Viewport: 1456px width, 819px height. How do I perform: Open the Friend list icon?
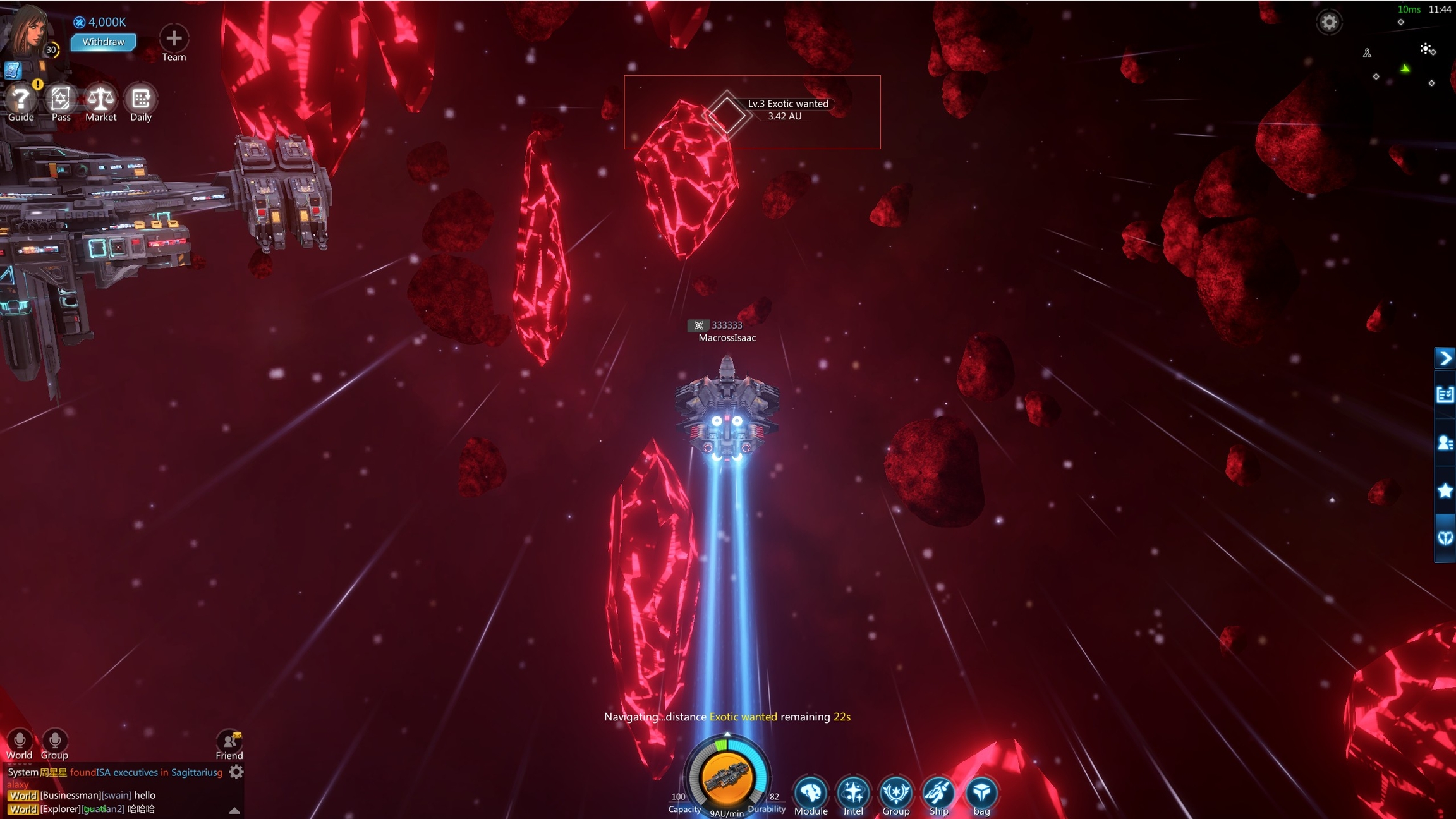(229, 741)
